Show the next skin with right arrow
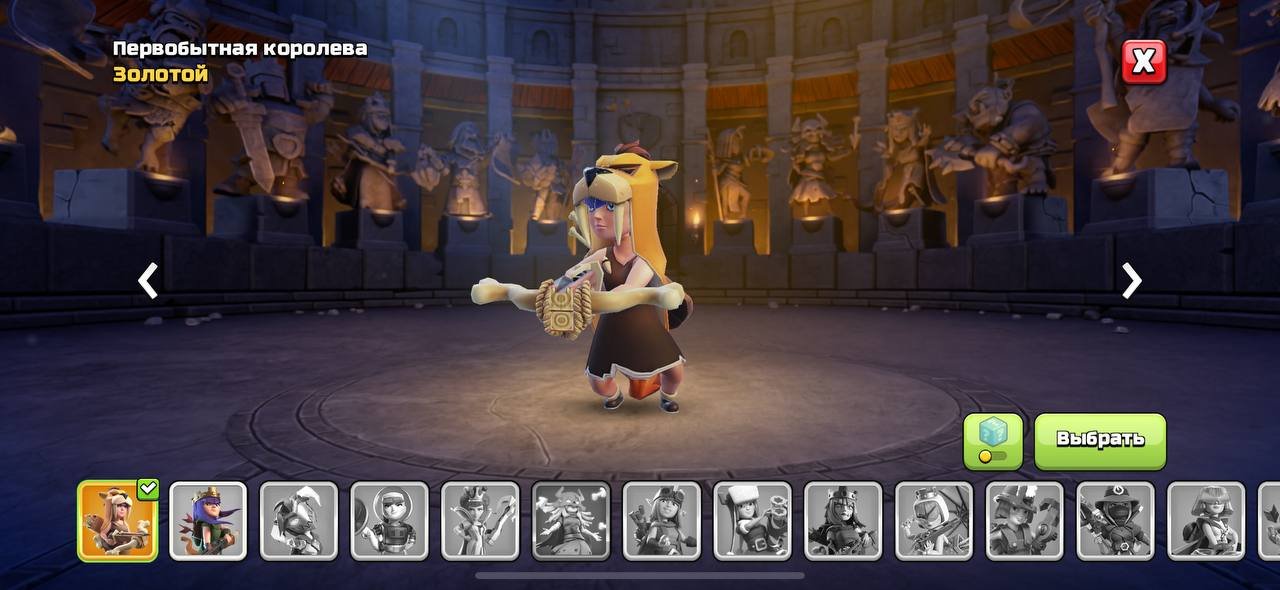This screenshot has height=590, width=1280. (x=1131, y=281)
